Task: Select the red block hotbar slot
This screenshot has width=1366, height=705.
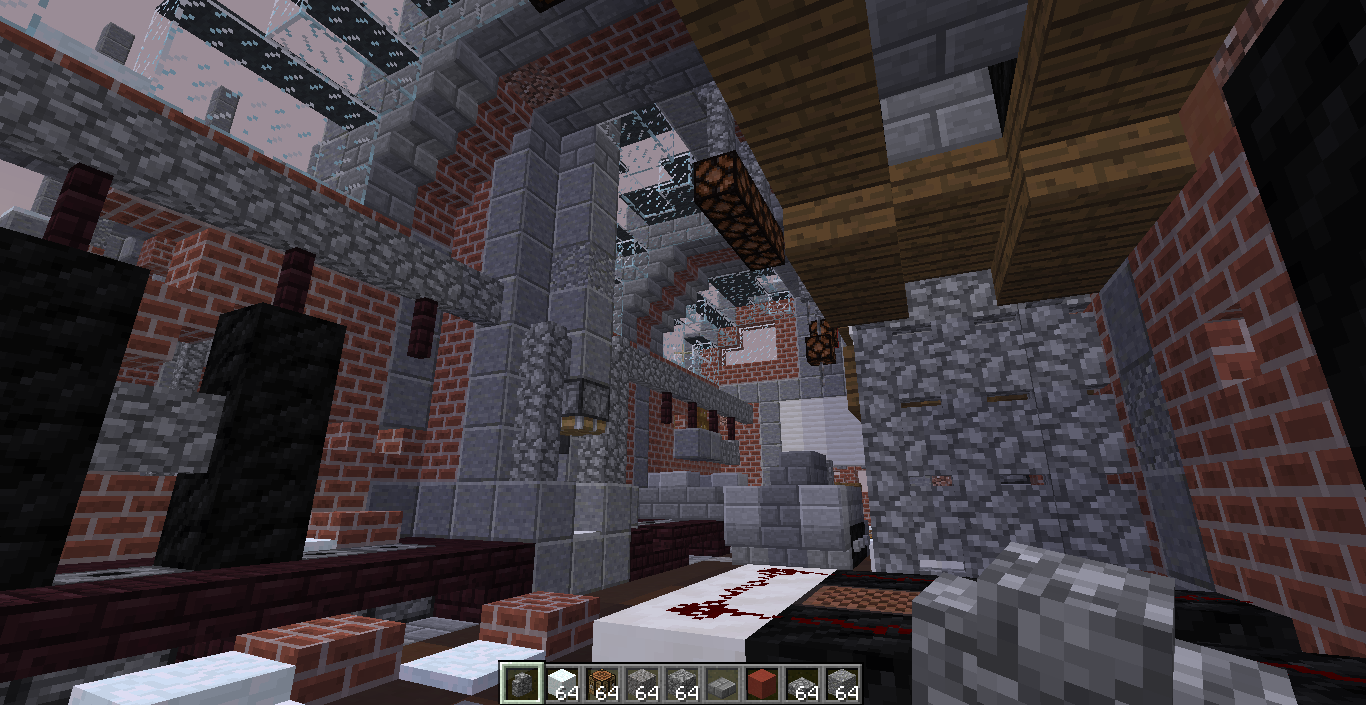Action: click(762, 684)
